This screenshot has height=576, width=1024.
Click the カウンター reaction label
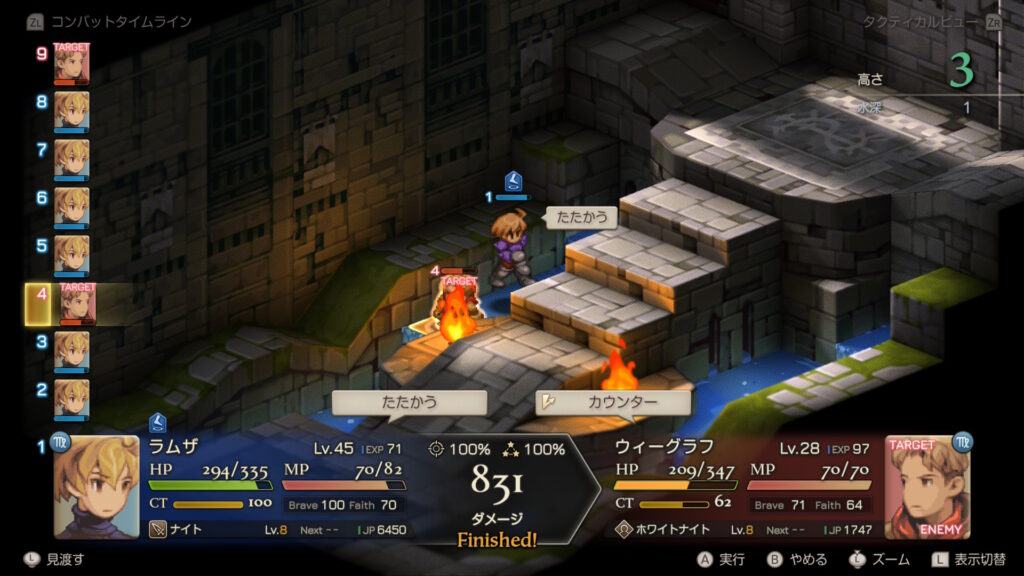pos(612,402)
